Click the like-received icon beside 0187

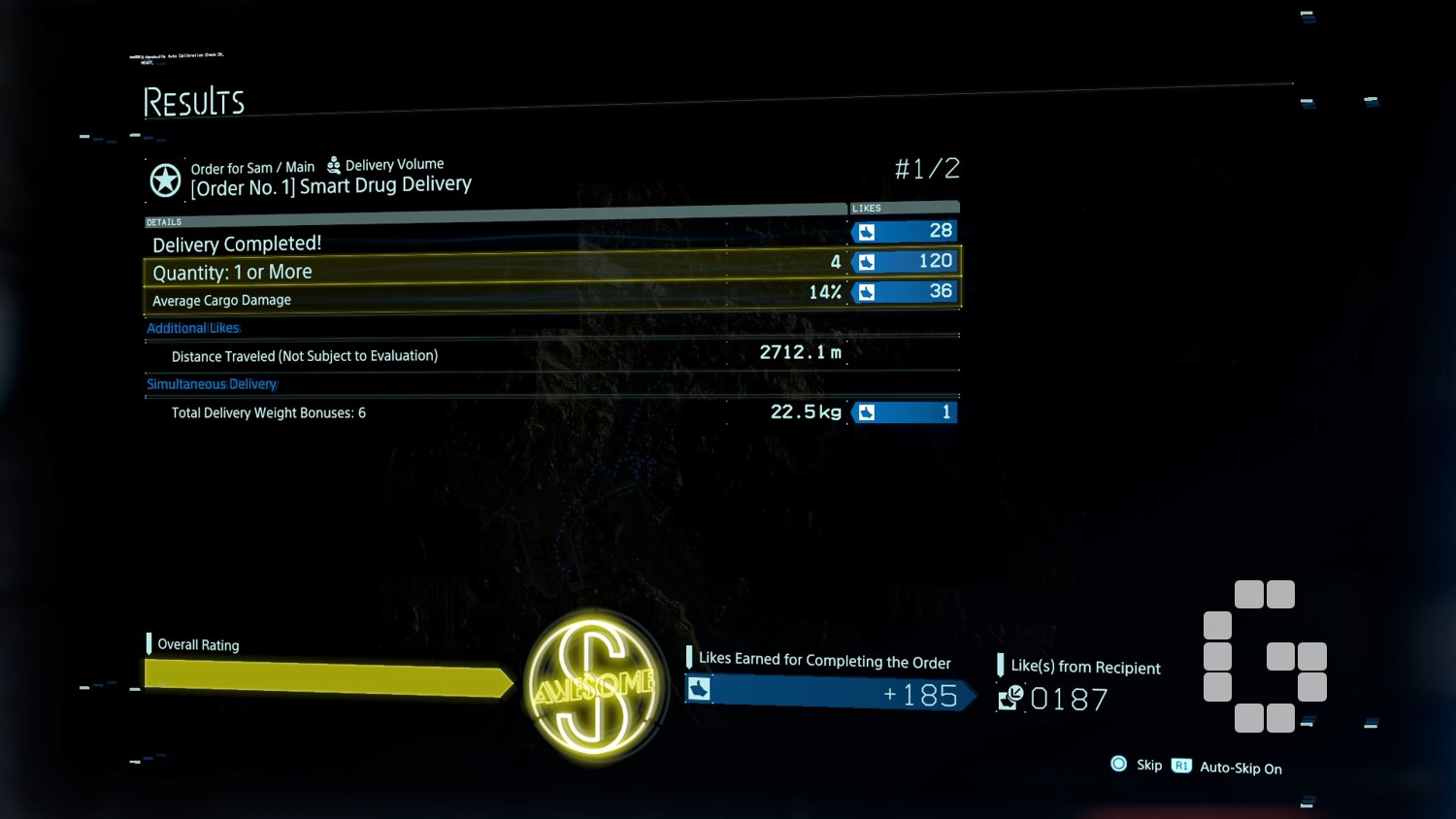[1009, 699]
